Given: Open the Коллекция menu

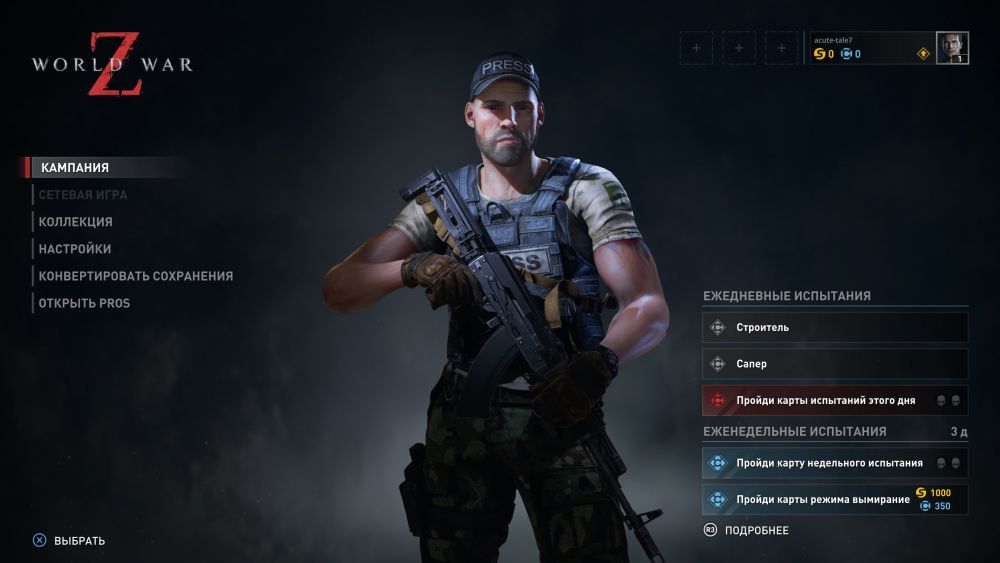Looking at the screenshot, I should tap(76, 222).
